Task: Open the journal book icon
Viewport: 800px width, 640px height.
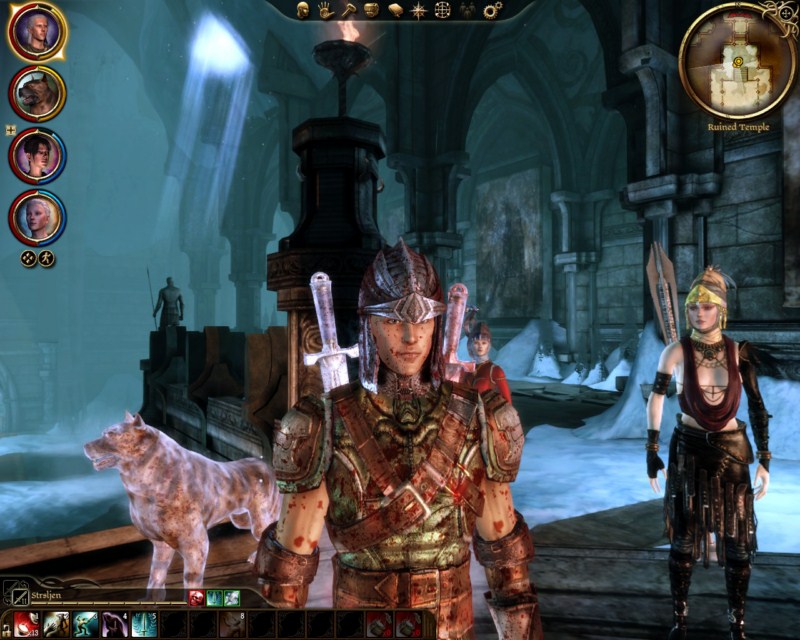Action: (x=395, y=10)
